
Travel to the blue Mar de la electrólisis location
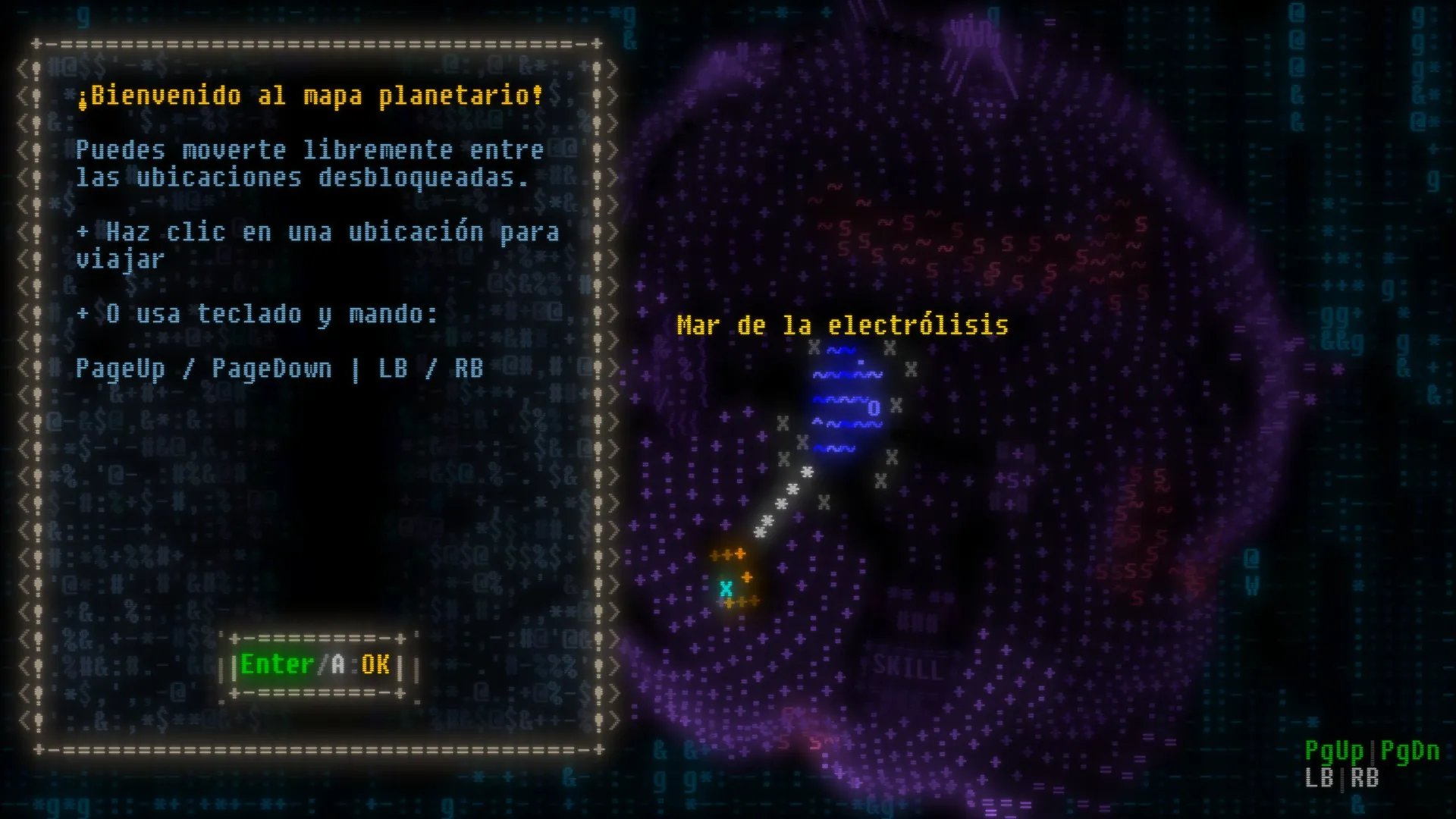click(x=846, y=400)
